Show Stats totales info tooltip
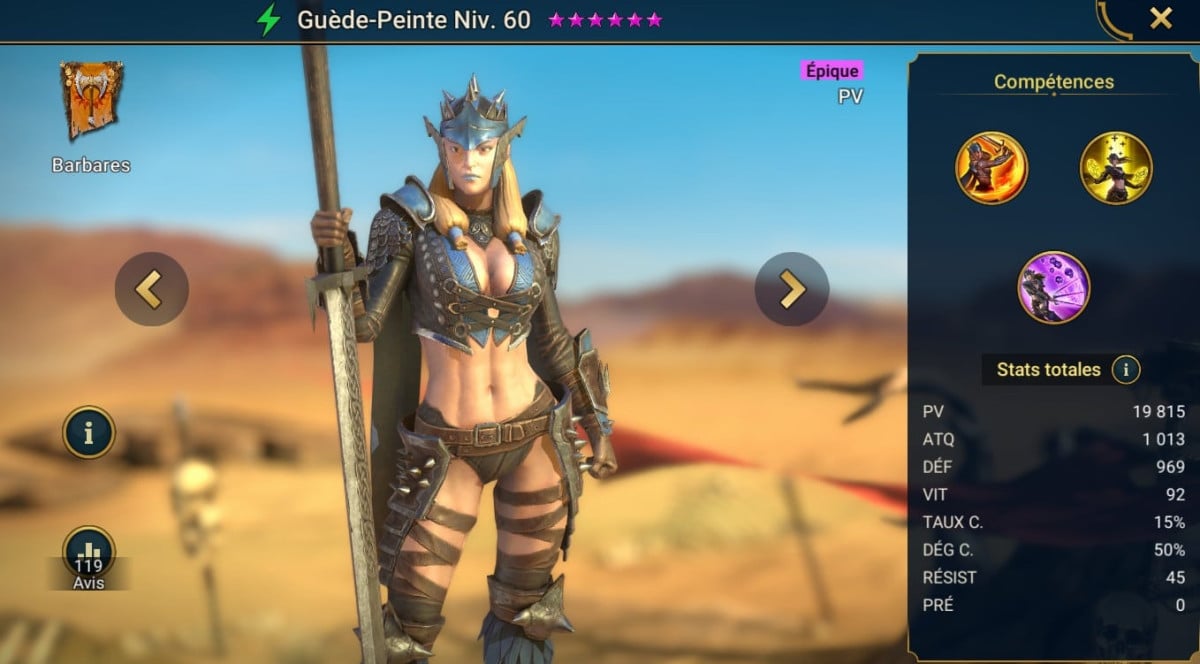Viewport: 1200px width, 664px height. (x=1126, y=370)
